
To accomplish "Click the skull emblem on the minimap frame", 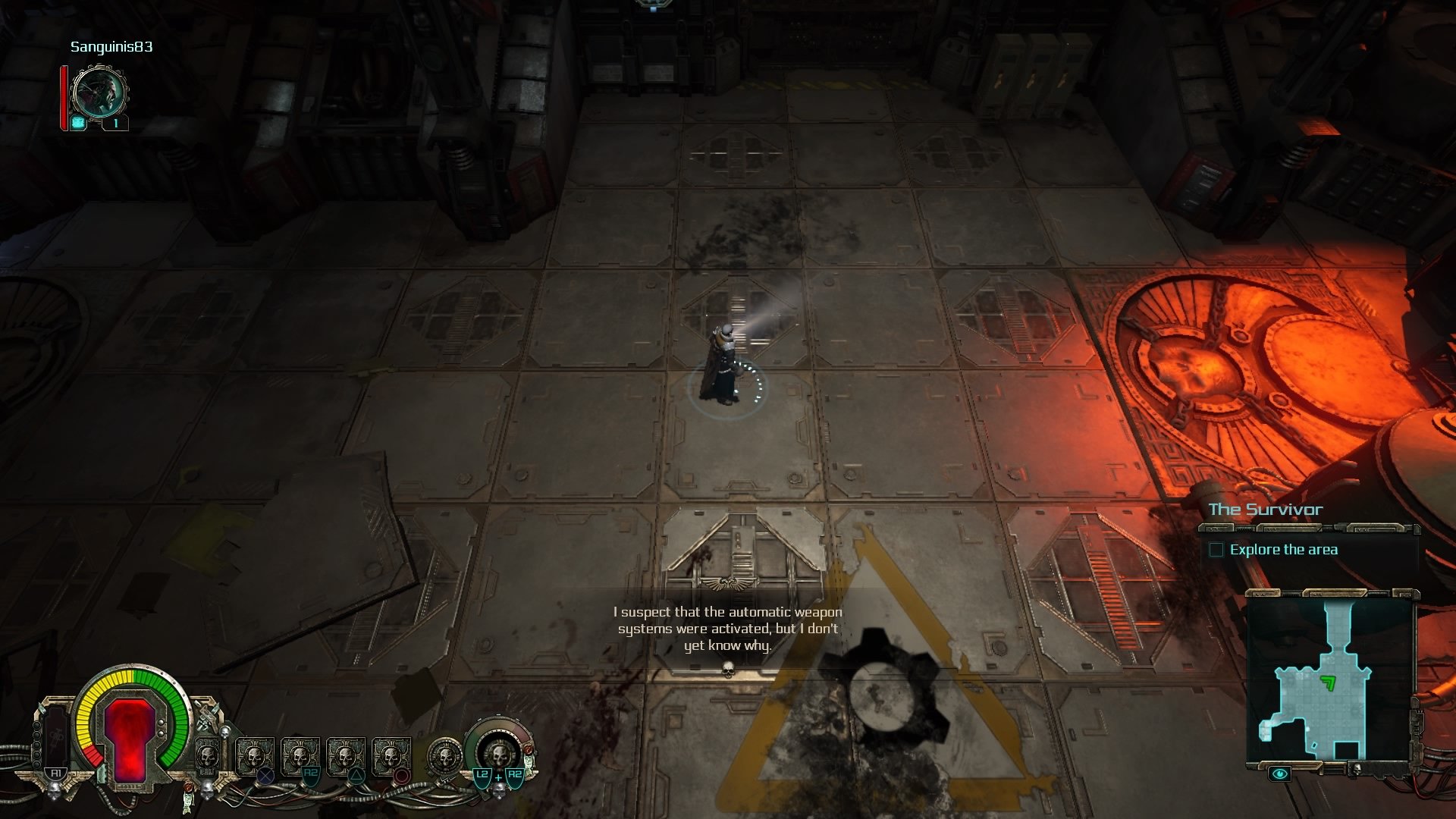I will point(1357,768).
